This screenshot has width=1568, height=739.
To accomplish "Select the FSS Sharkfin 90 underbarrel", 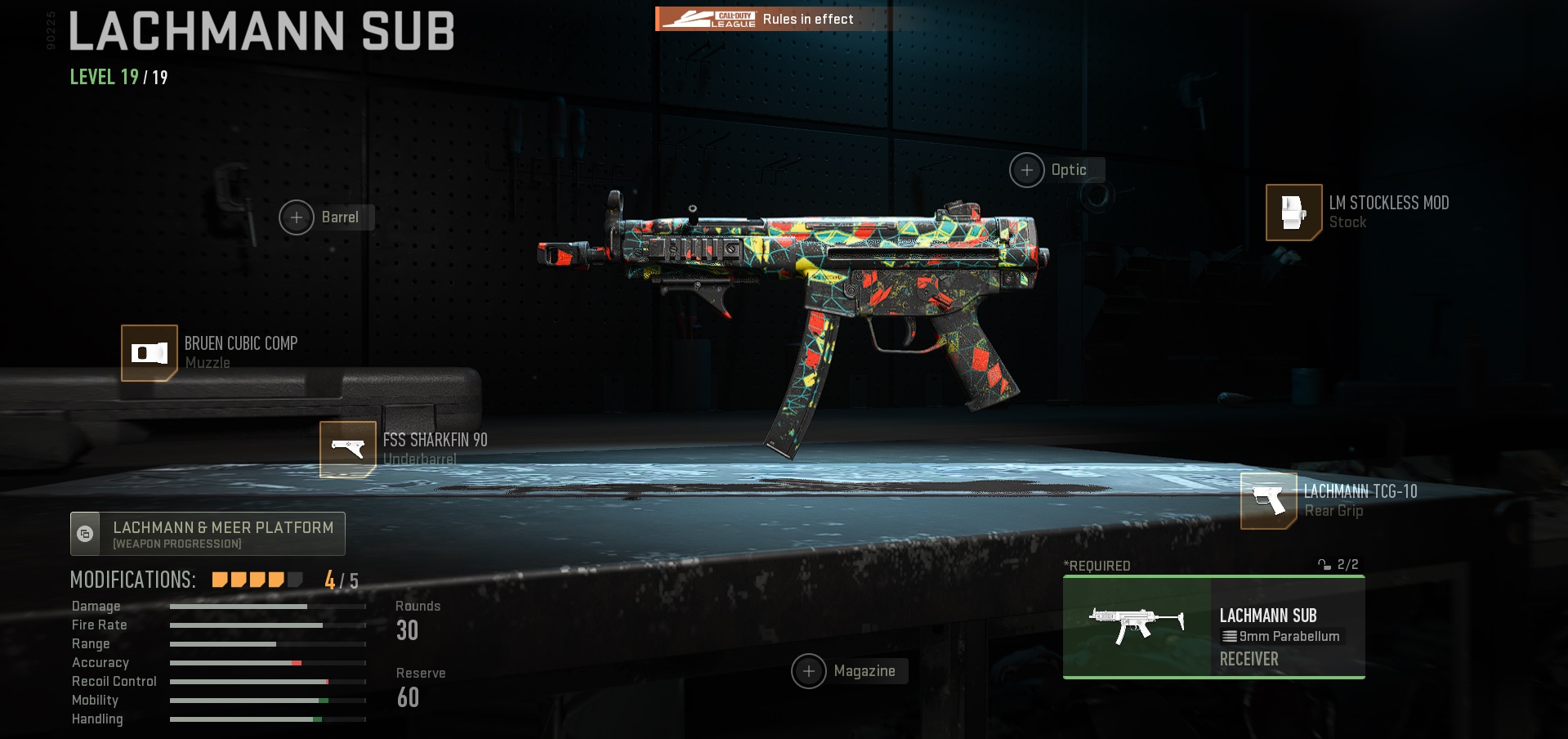I will (348, 449).
